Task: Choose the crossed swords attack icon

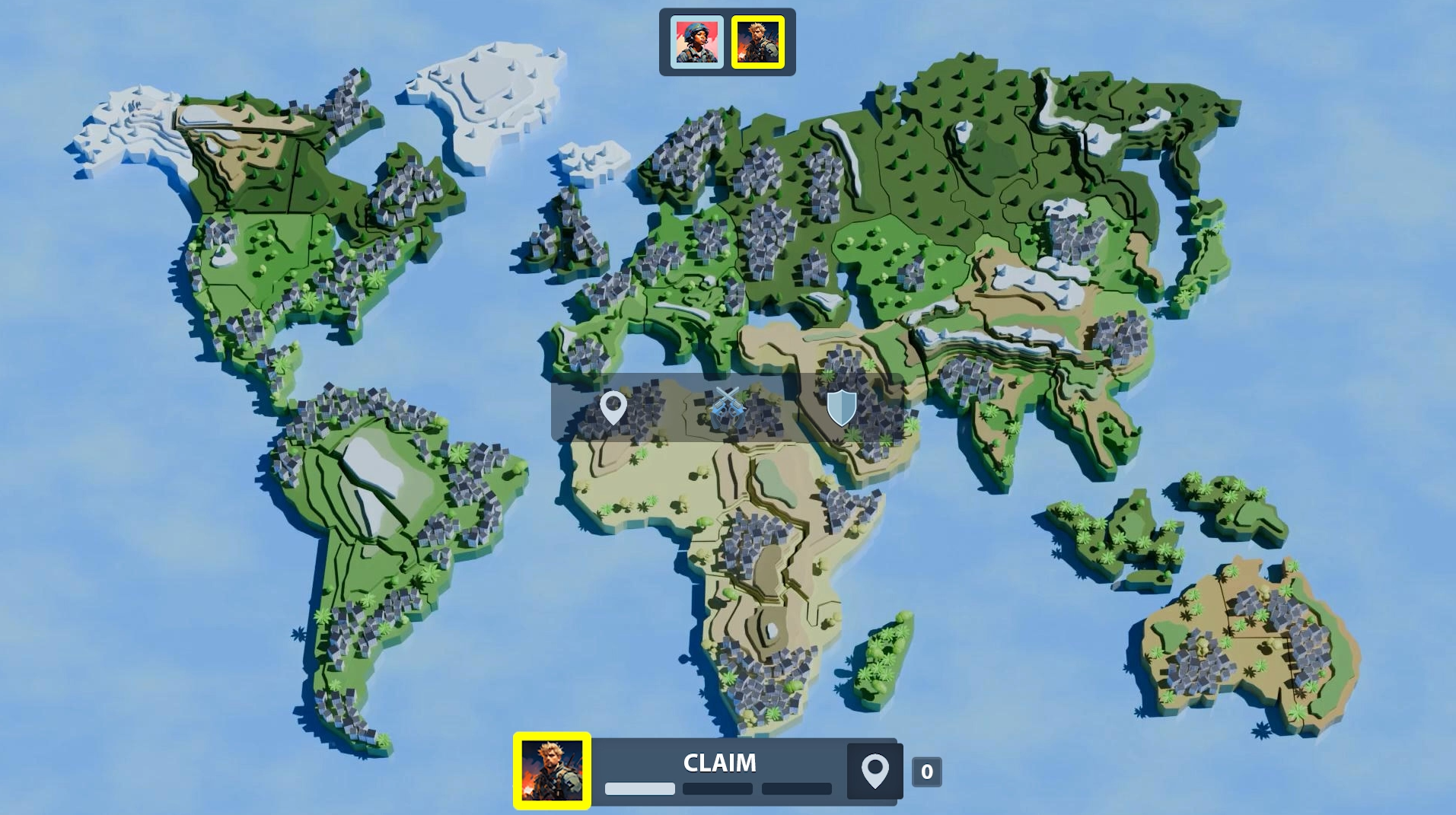Action: 727,407
